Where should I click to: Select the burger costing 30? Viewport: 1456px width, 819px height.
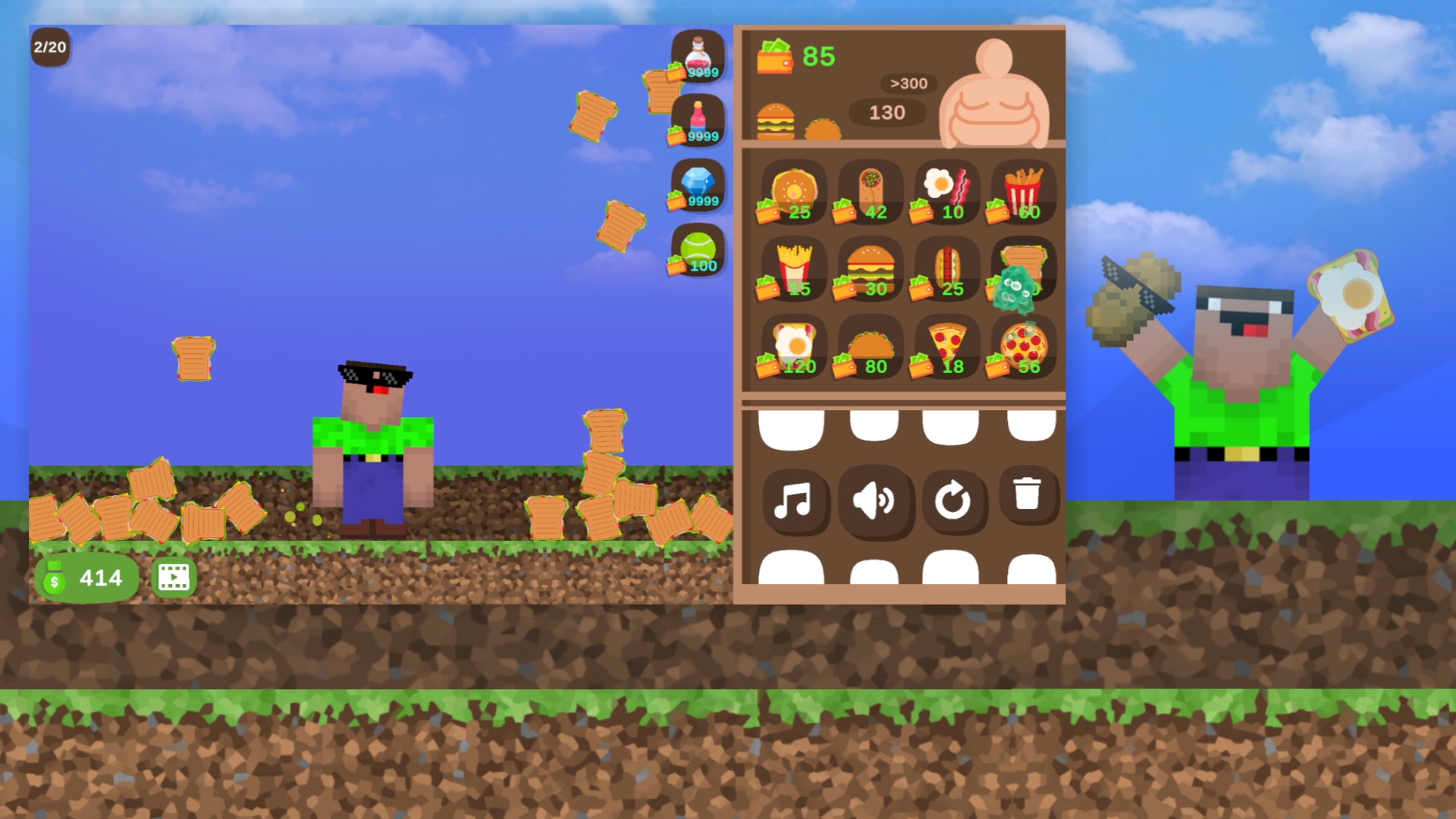872,268
